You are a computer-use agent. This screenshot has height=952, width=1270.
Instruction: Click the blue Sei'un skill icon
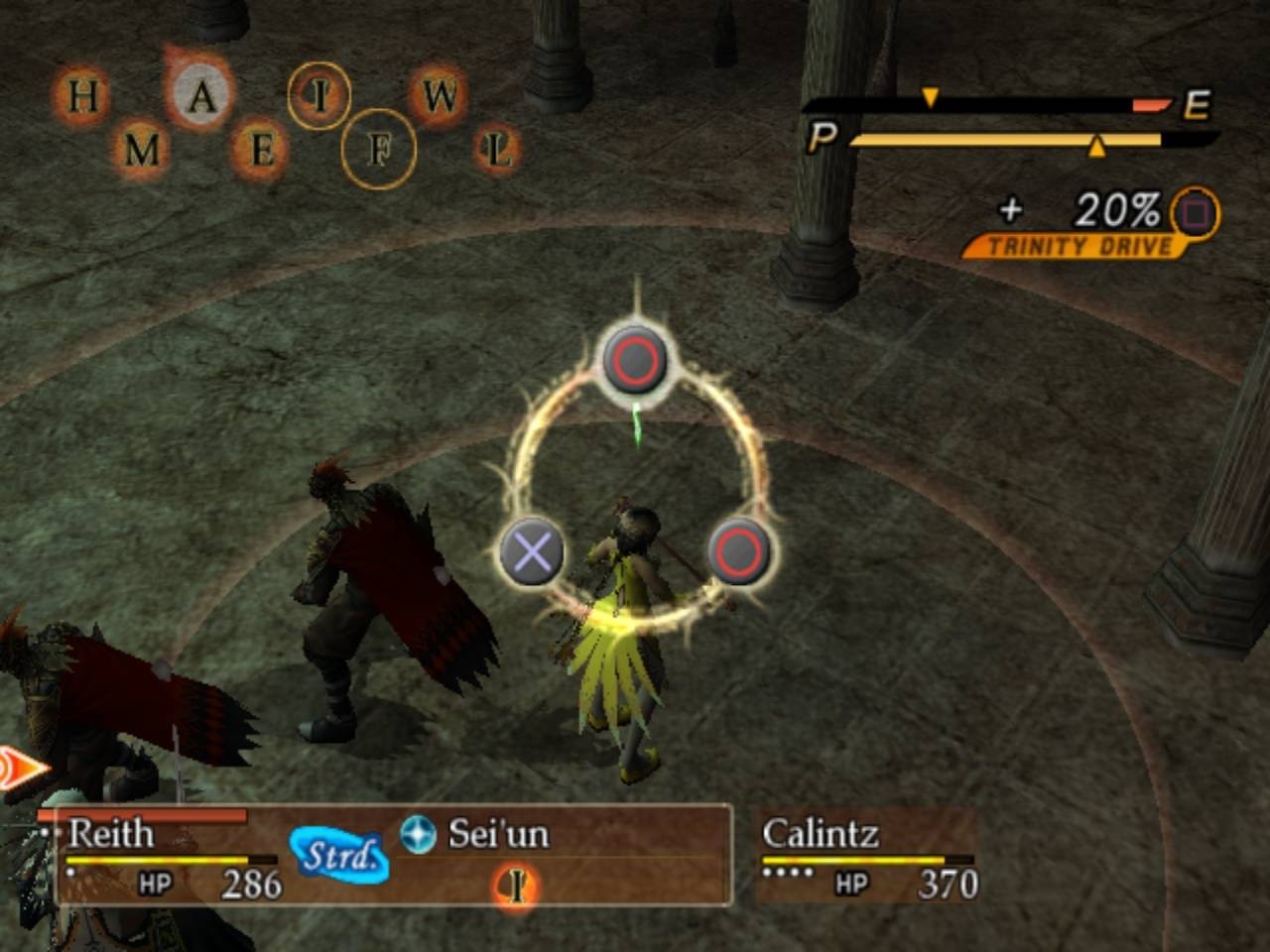[x=418, y=834]
